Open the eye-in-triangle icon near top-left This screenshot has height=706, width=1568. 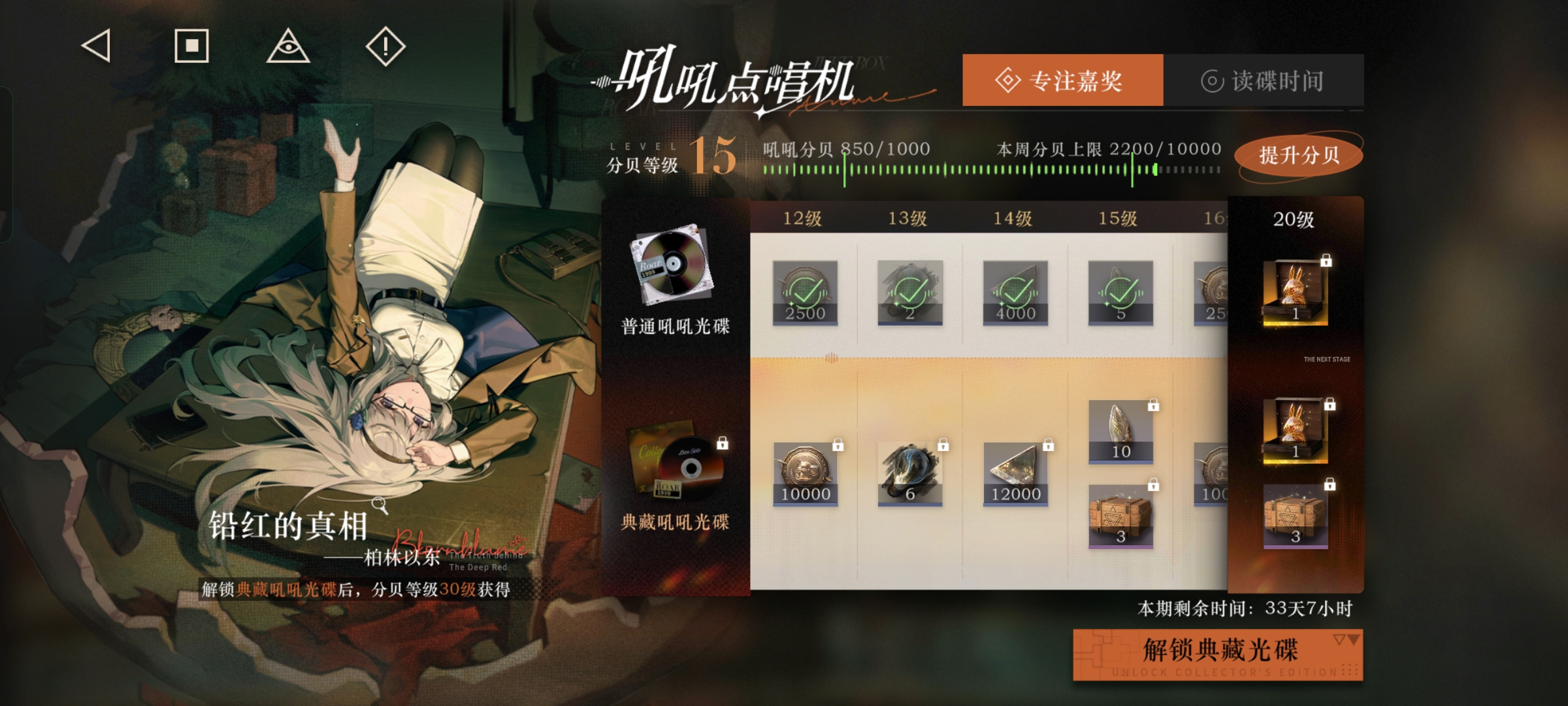click(289, 46)
